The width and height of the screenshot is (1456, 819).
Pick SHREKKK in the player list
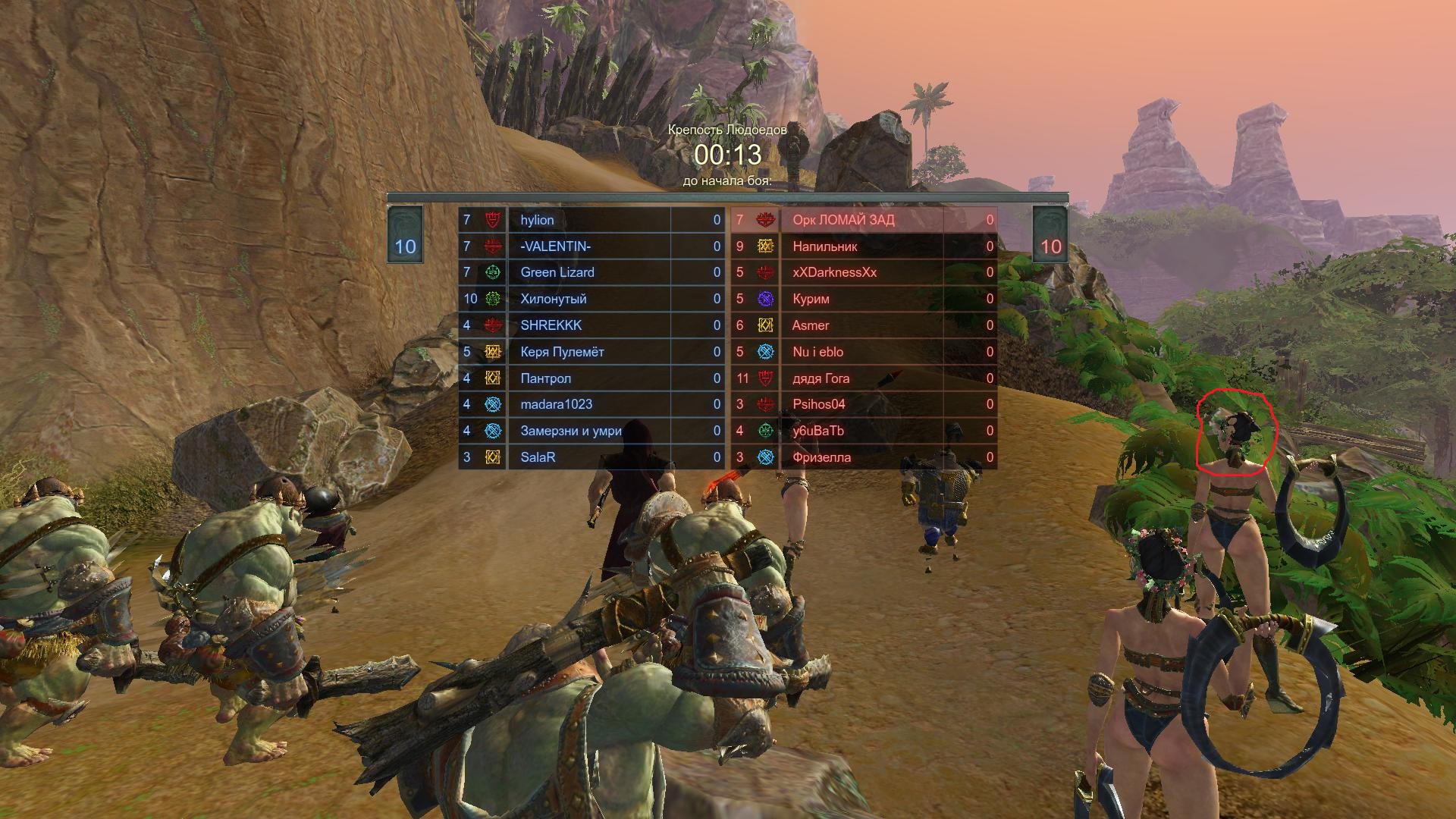coord(551,325)
